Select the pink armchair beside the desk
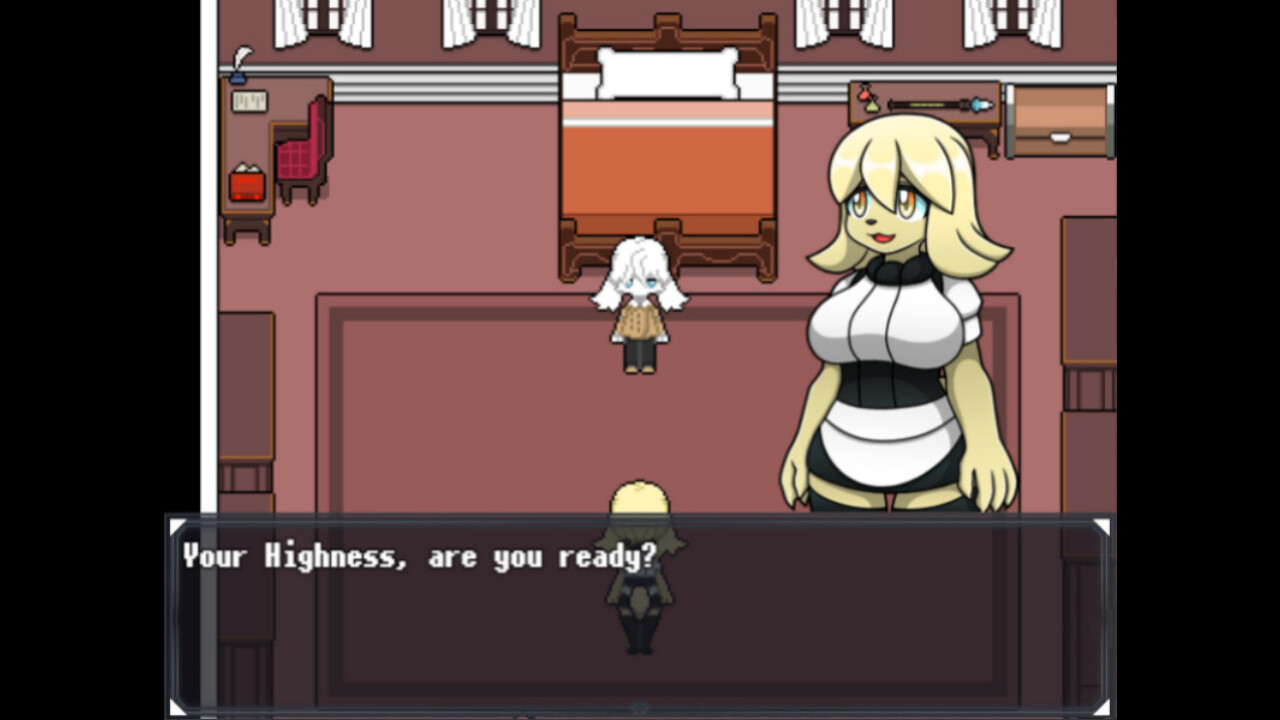The width and height of the screenshot is (1280, 720). click(300, 158)
